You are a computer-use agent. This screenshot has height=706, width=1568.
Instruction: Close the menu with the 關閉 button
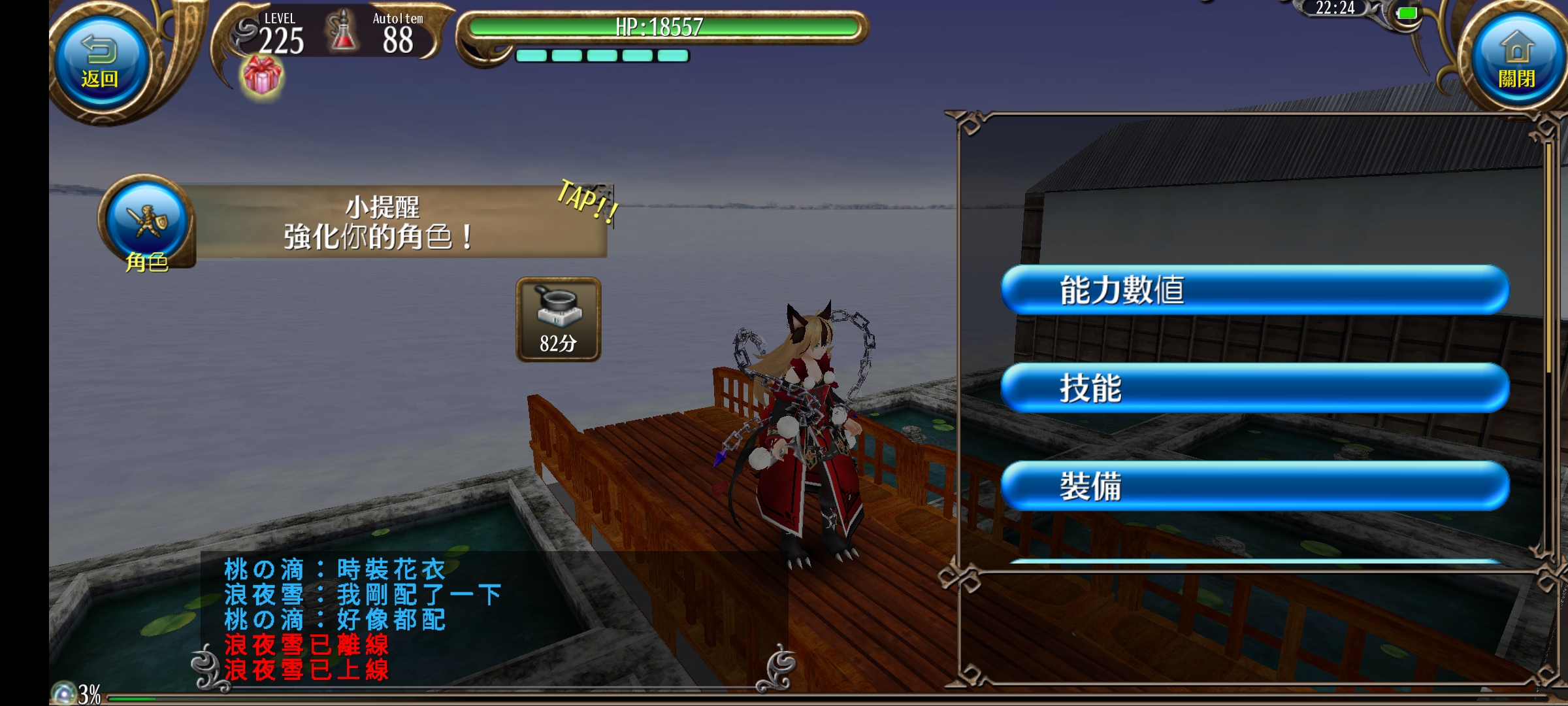pyautogui.click(x=1516, y=62)
